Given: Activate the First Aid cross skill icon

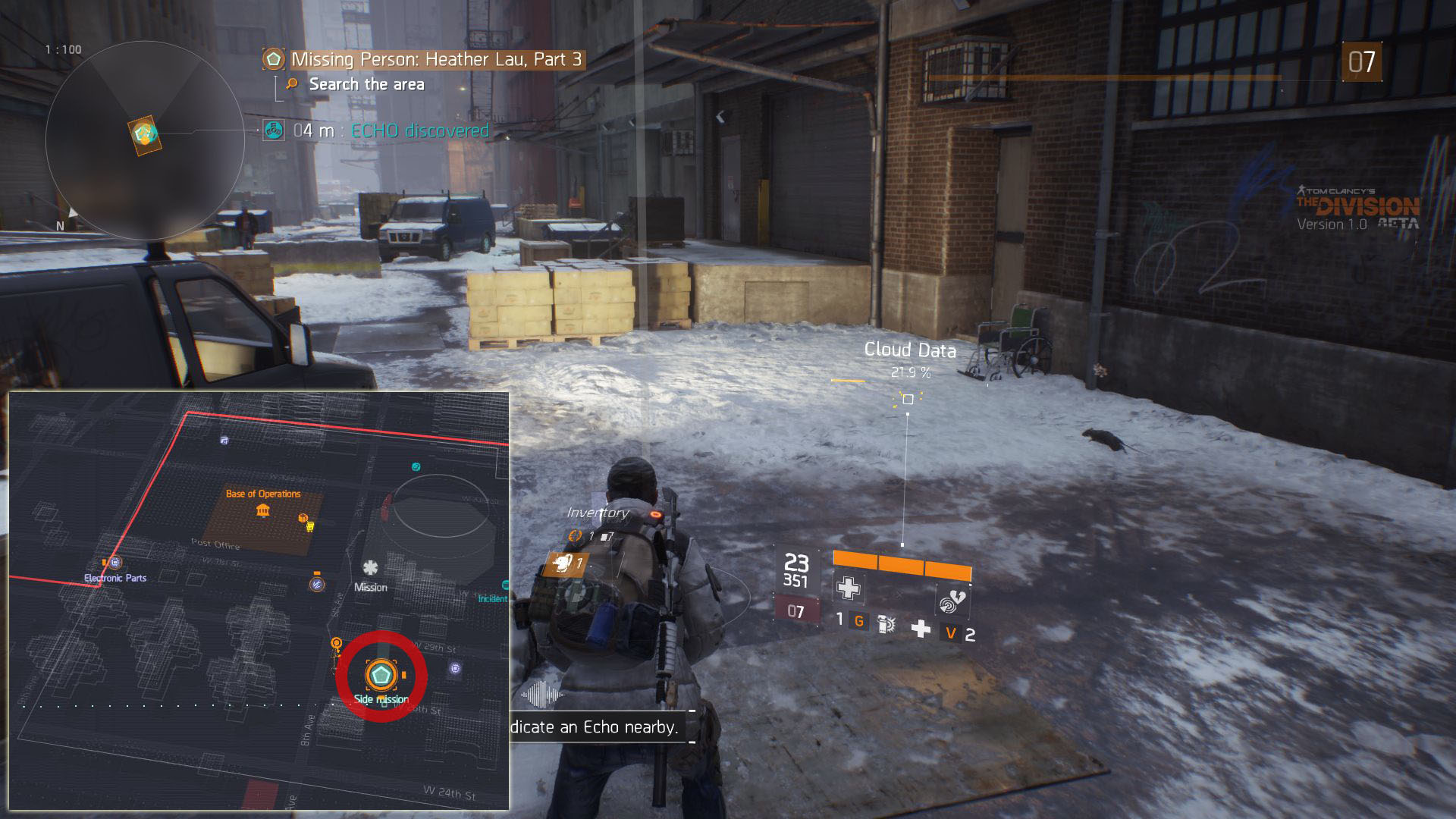Looking at the screenshot, I should click(x=848, y=588).
